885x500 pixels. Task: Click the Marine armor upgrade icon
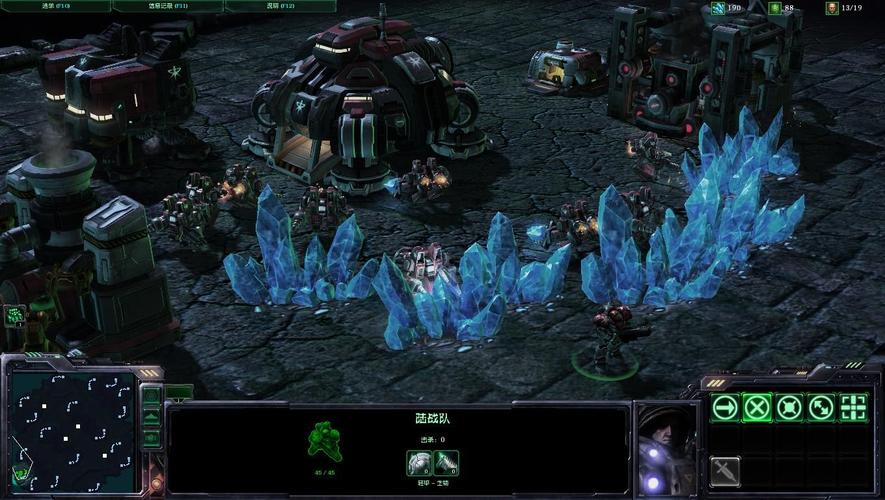tap(419, 463)
